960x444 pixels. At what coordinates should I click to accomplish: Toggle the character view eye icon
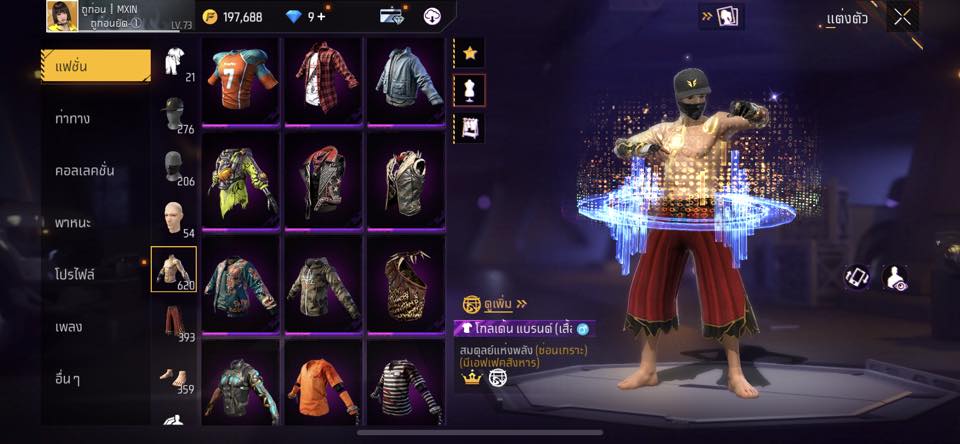896,278
